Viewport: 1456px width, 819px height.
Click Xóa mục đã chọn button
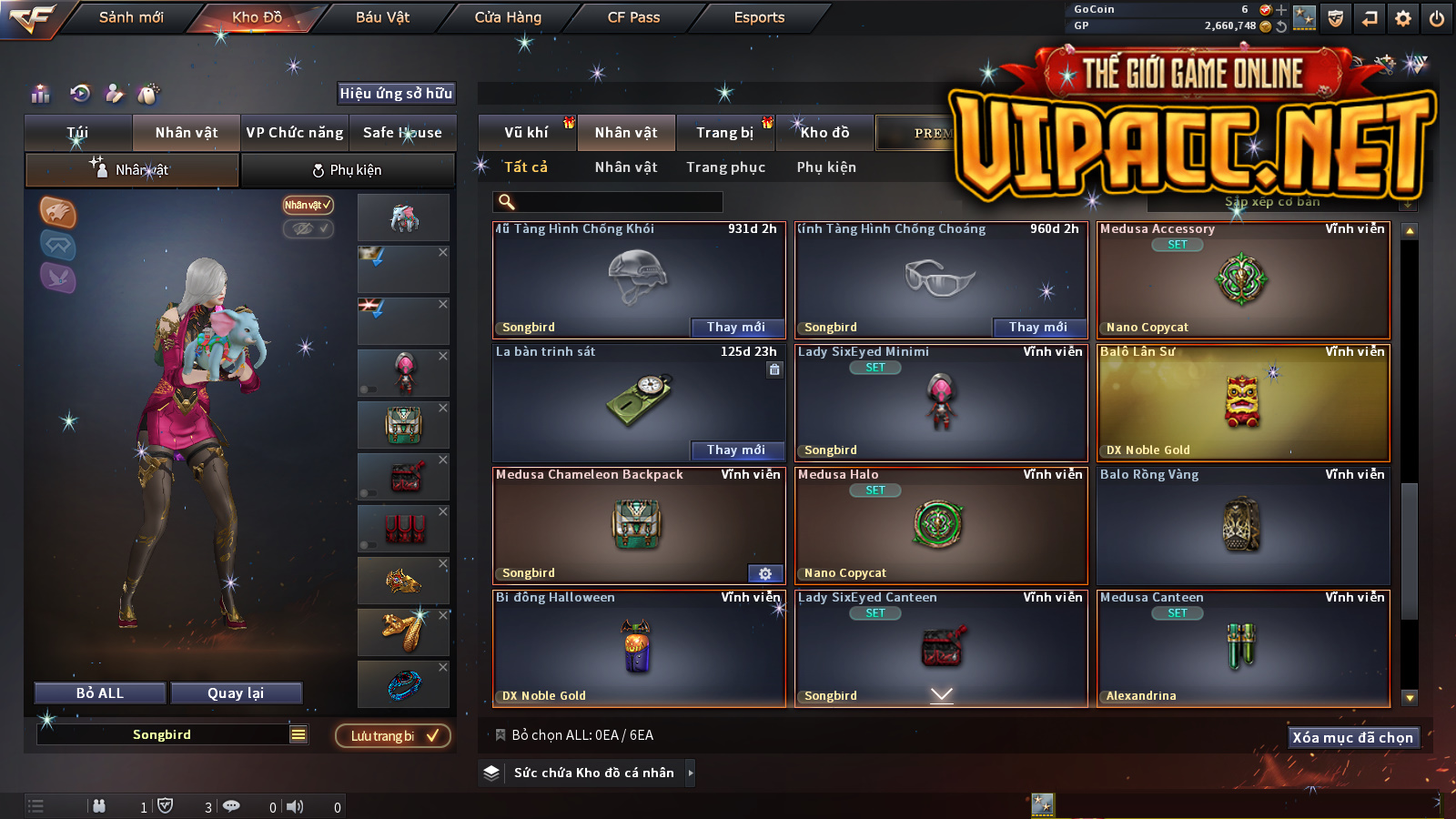click(x=1353, y=737)
